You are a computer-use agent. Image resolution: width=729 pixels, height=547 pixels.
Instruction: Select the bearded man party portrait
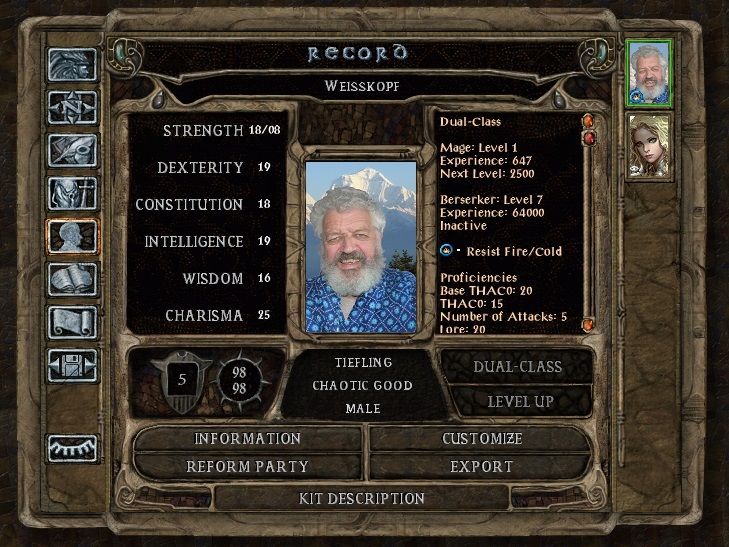(x=650, y=72)
